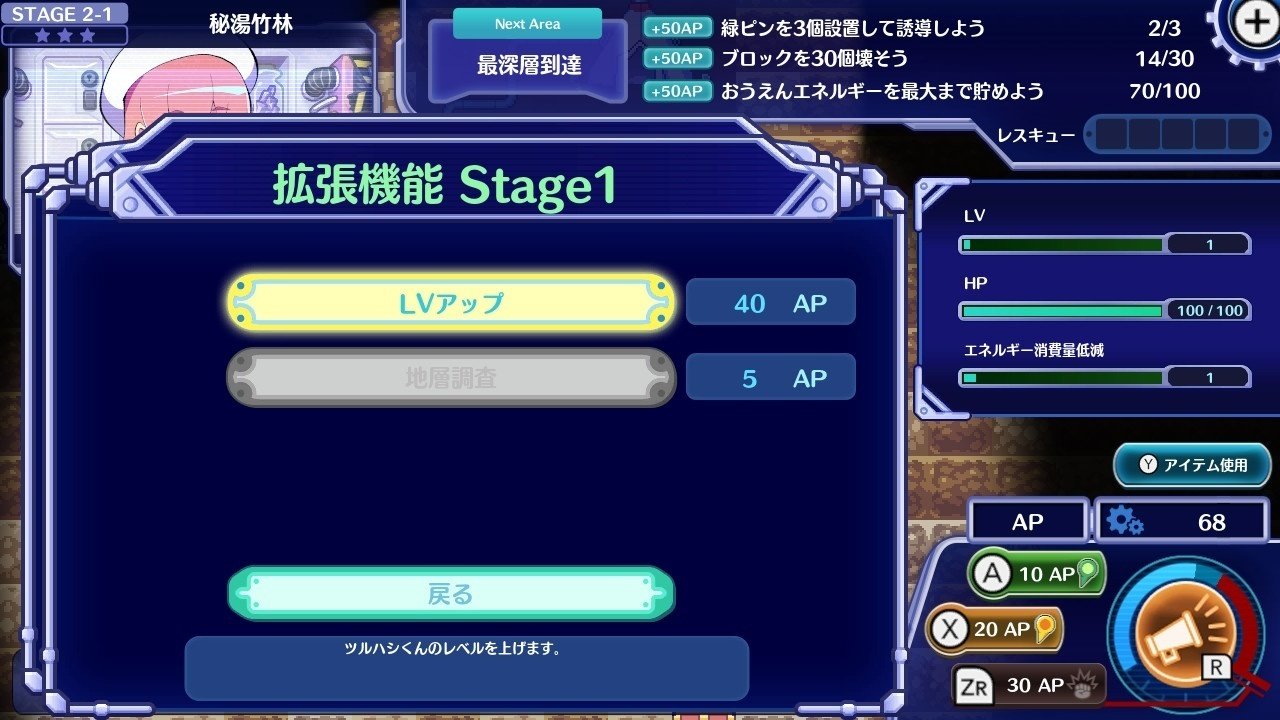This screenshot has height=720, width=1280.
Task: Click the 40 AP cost label for LVアップ
Action: pyautogui.click(x=771, y=303)
